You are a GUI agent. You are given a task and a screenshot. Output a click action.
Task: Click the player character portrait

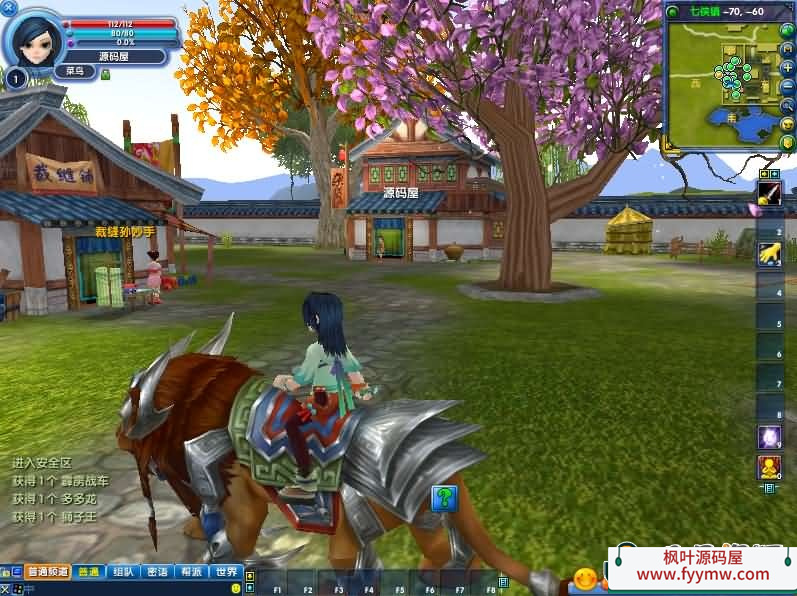(x=32, y=38)
